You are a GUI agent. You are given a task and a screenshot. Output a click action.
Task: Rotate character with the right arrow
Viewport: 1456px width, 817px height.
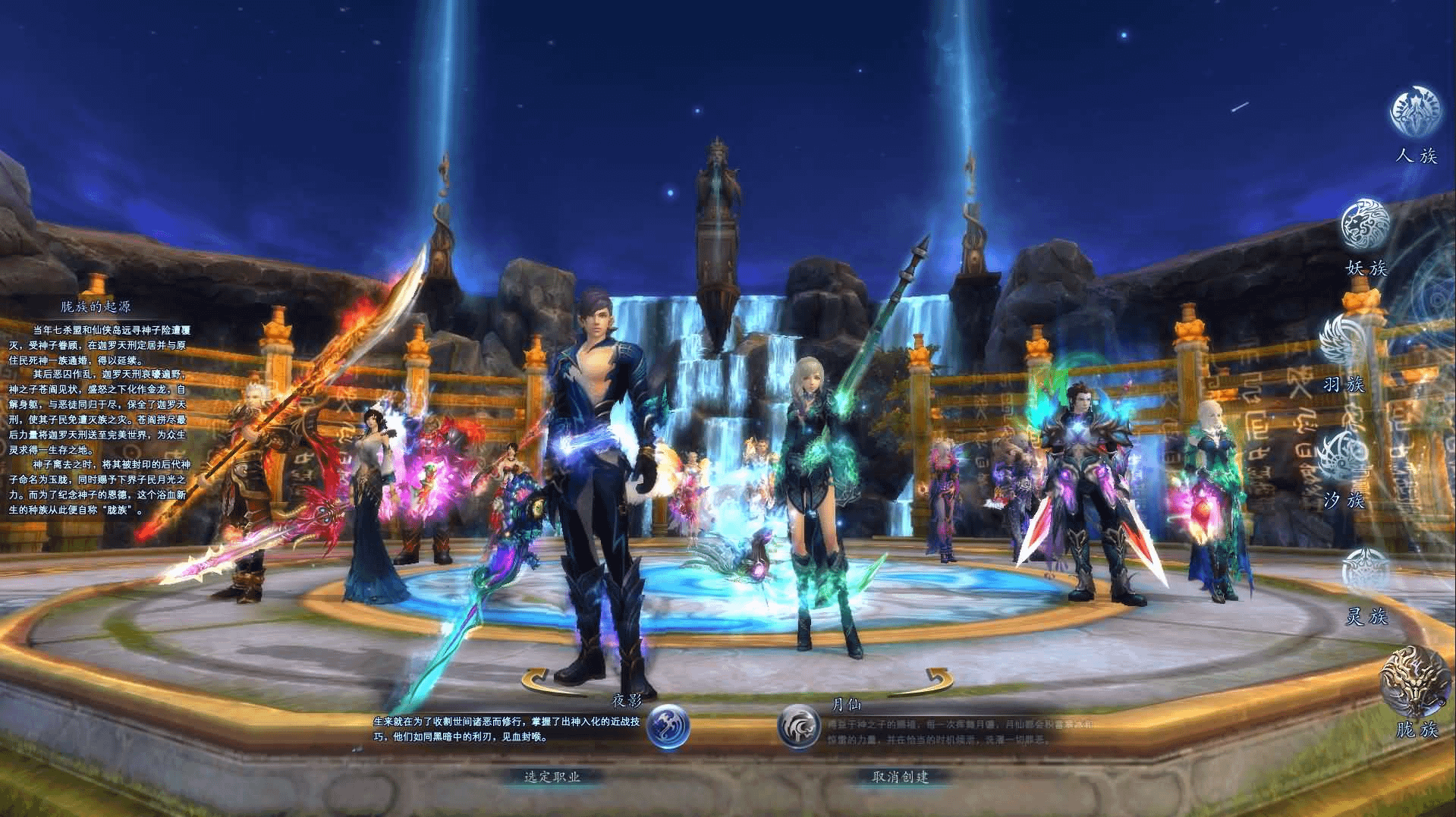pos(934,680)
